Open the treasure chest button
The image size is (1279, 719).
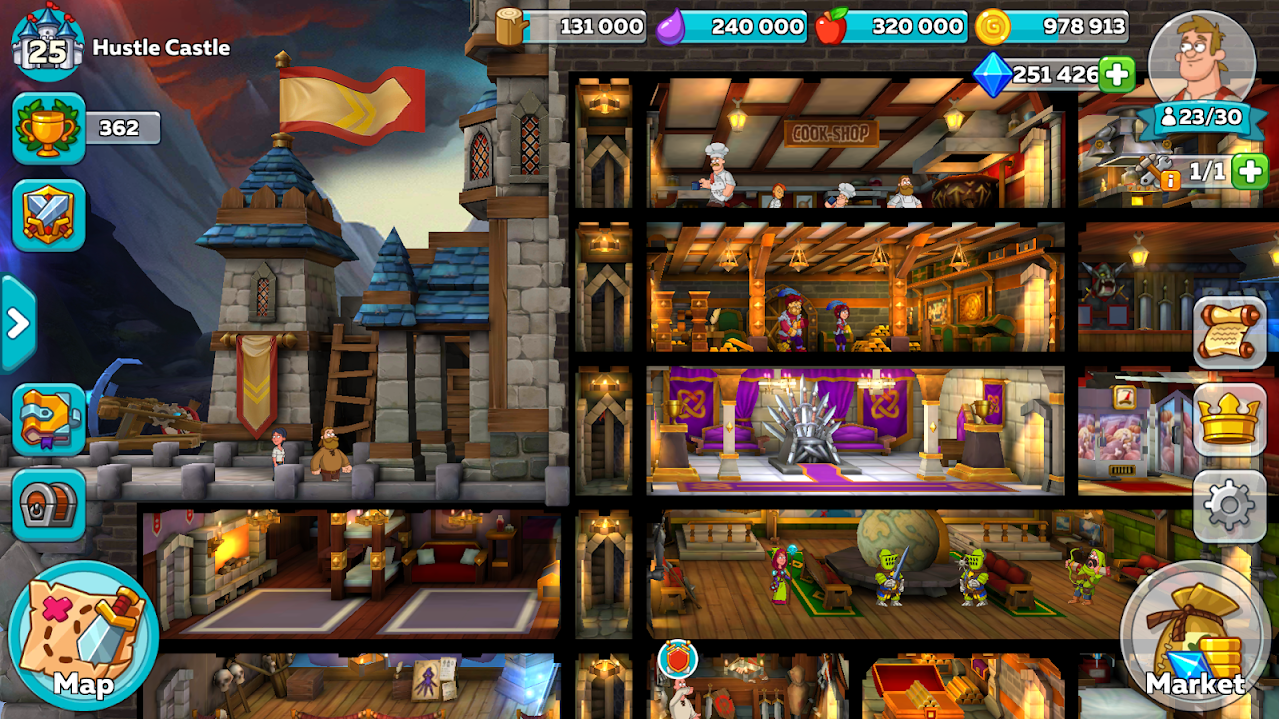coord(48,505)
